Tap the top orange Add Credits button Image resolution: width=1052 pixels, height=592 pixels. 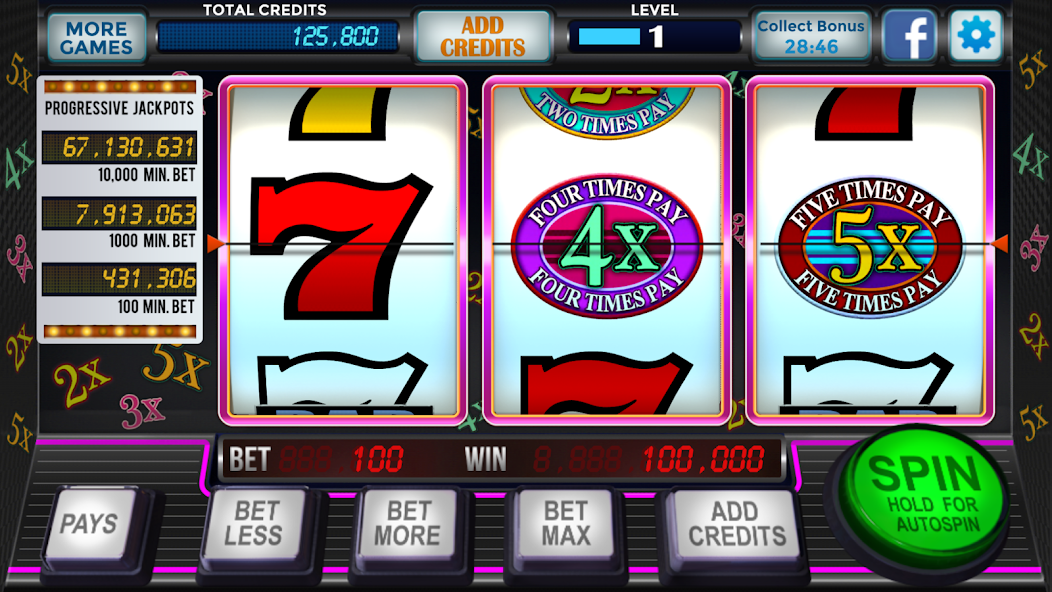[483, 37]
